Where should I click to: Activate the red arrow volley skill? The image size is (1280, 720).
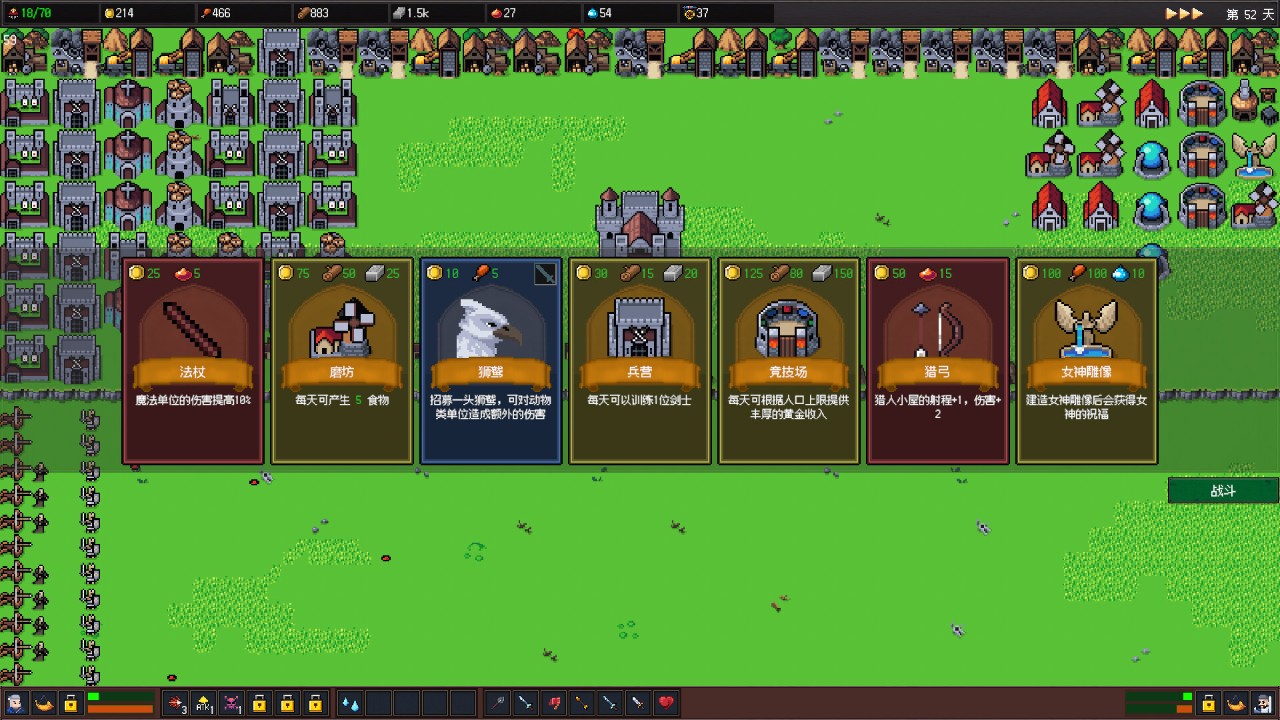click(176, 703)
